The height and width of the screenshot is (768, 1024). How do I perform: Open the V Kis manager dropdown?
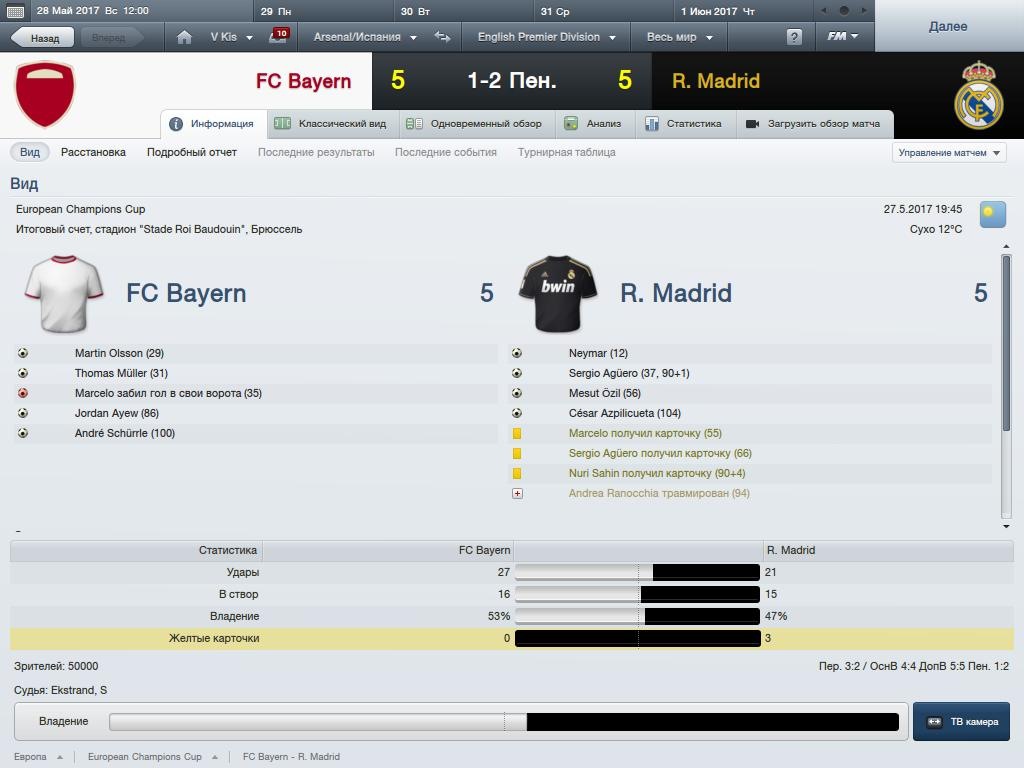pos(229,37)
